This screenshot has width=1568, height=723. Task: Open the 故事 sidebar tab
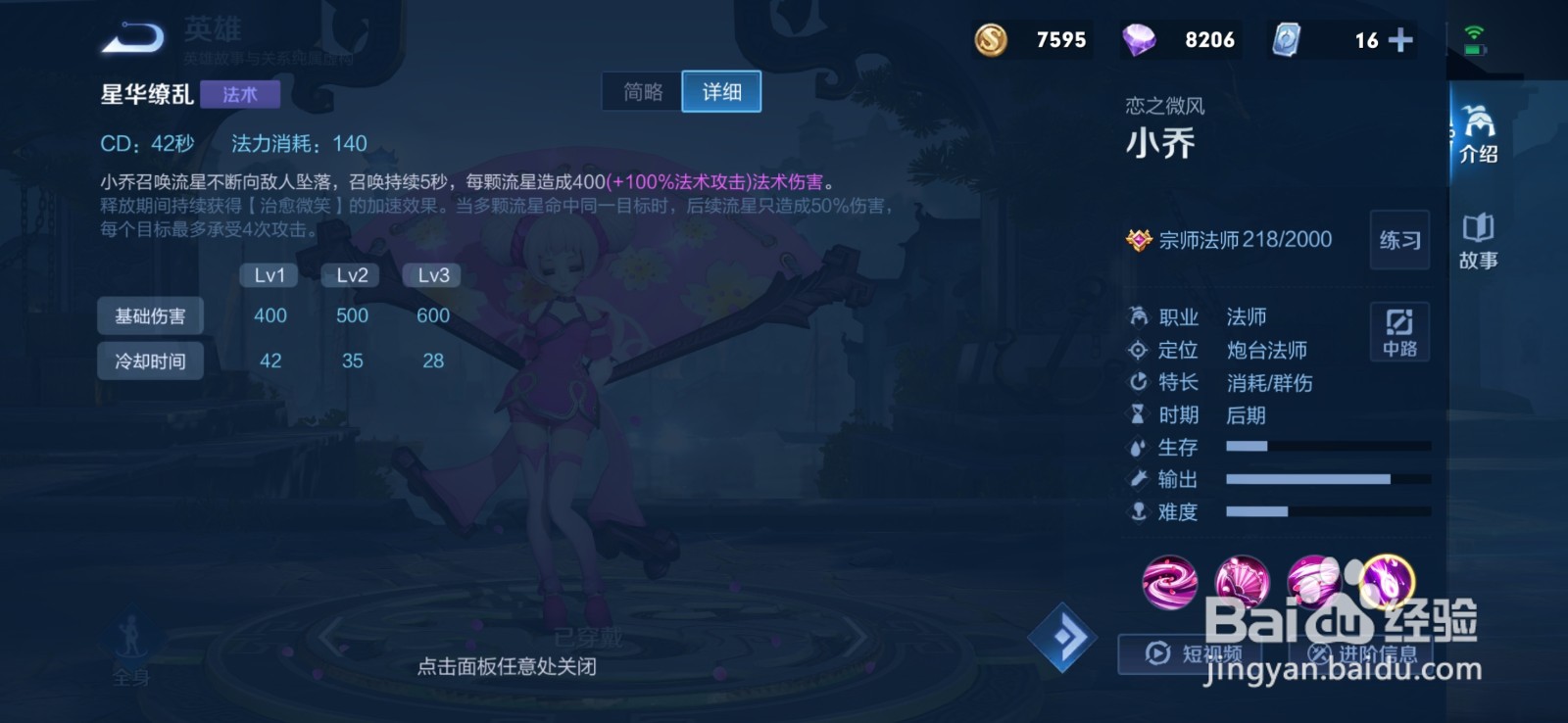1480,237
